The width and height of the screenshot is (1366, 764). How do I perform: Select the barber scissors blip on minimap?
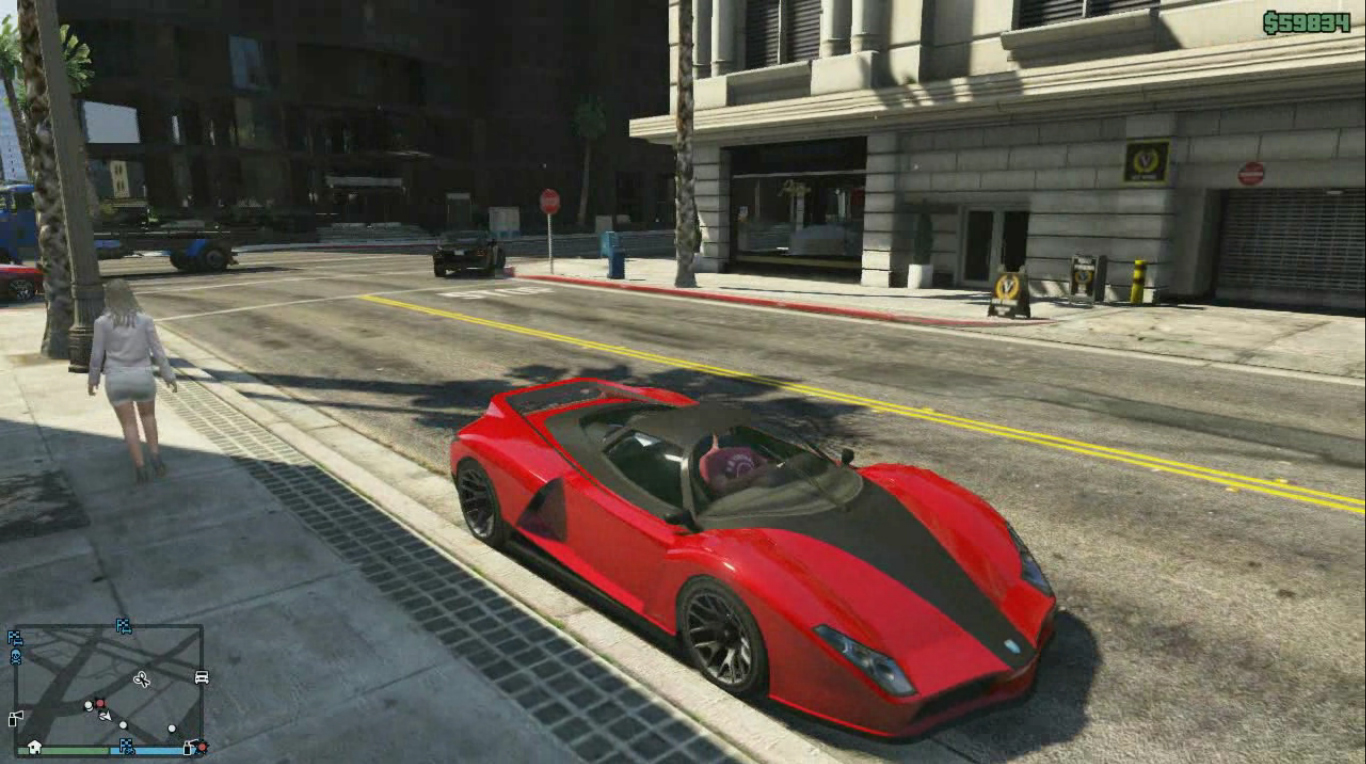(x=141, y=679)
